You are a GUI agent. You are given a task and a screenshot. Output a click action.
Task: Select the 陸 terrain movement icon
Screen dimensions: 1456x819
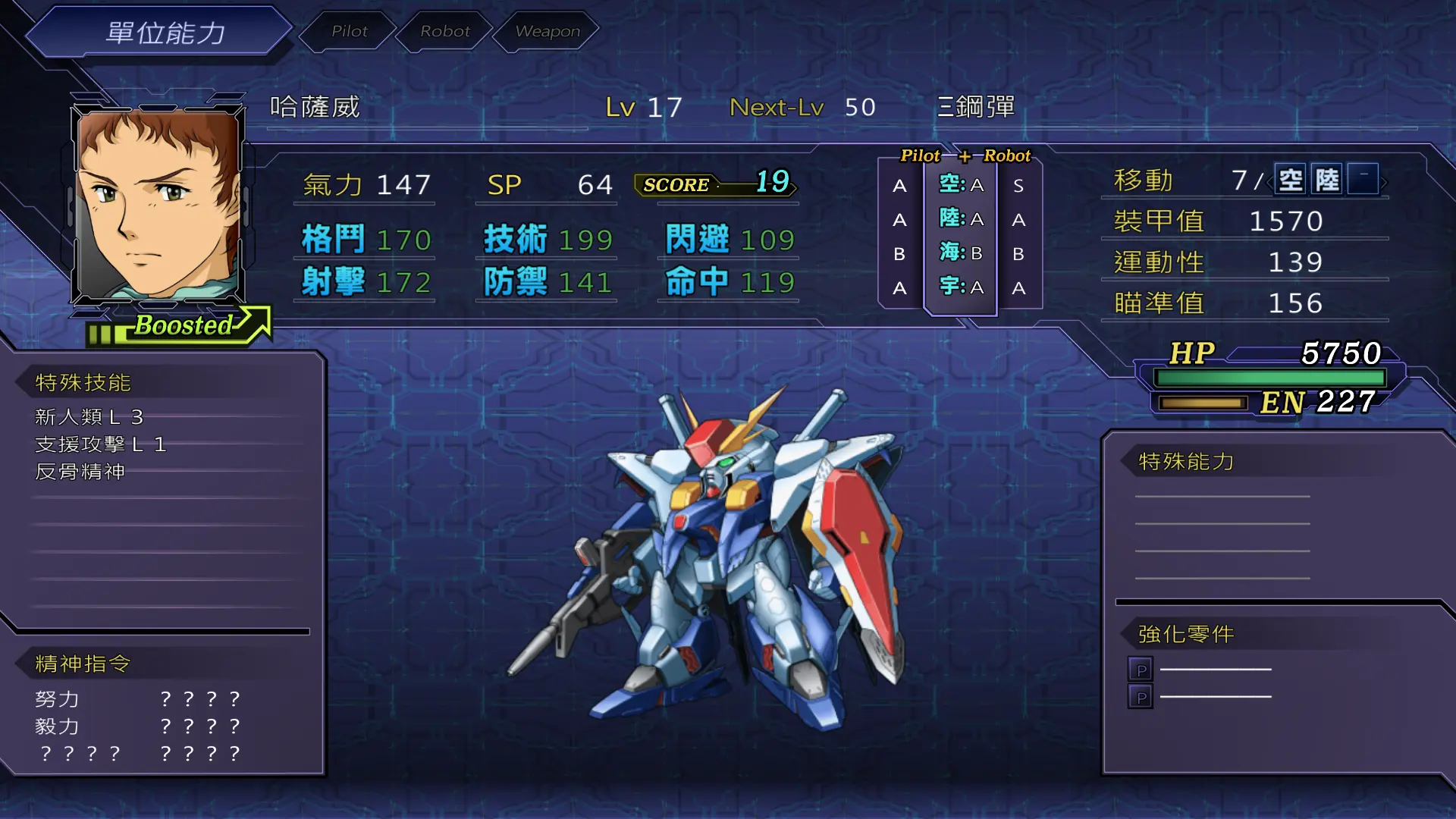tap(1327, 180)
